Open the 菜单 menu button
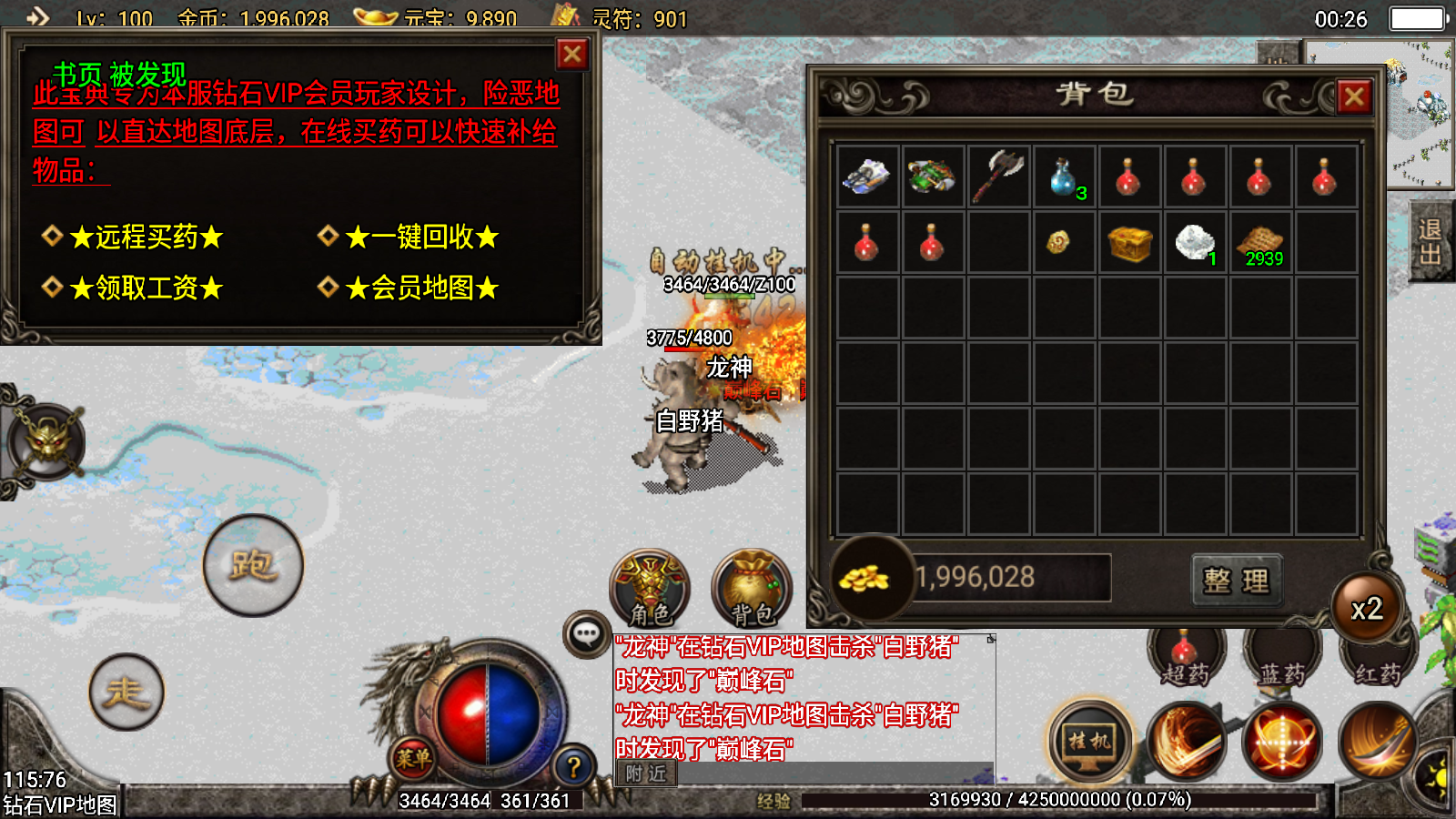 [x=413, y=757]
